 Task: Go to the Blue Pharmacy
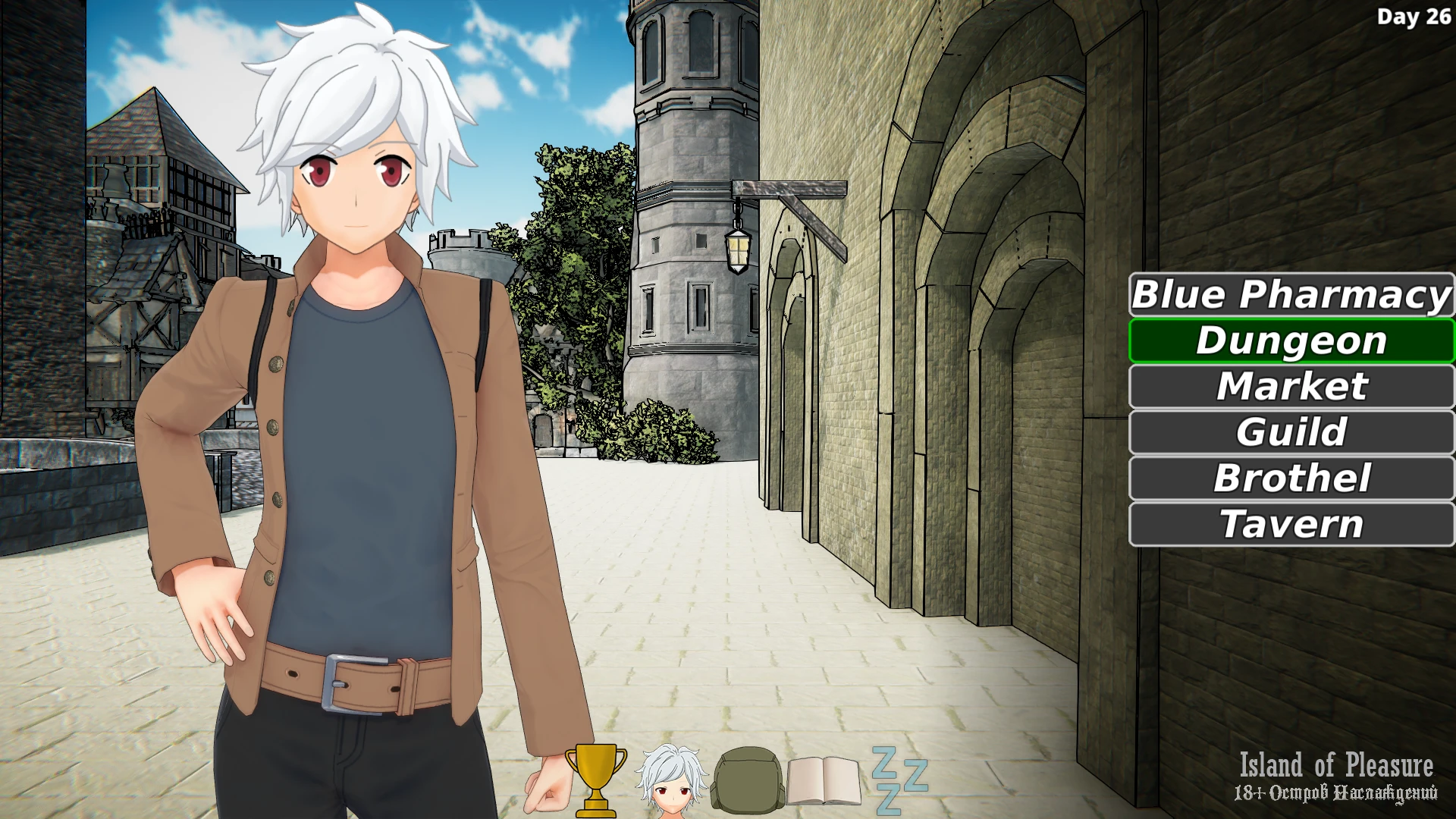pyautogui.click(x=1291, y=295)
